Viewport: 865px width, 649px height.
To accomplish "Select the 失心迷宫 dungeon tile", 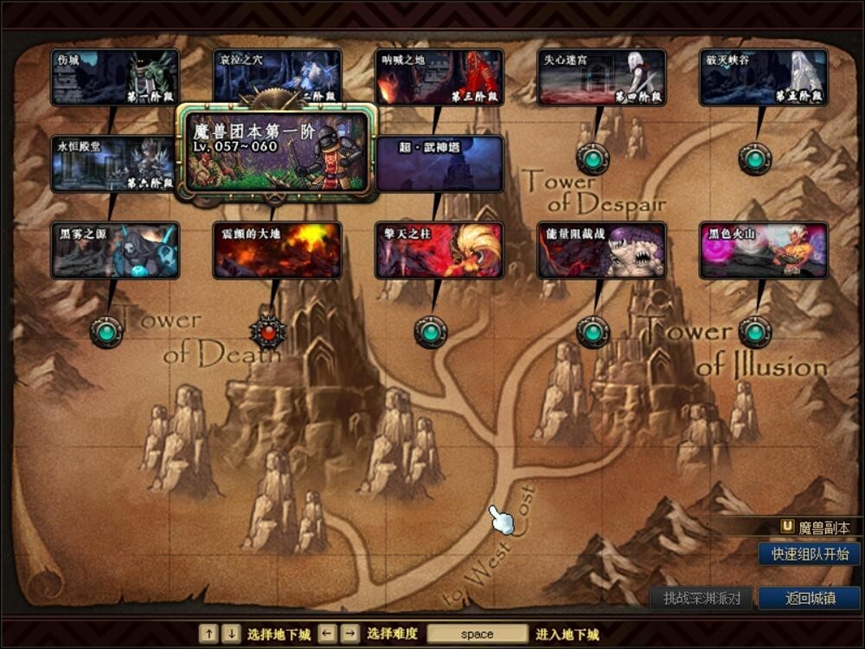I will coord(601,77).
